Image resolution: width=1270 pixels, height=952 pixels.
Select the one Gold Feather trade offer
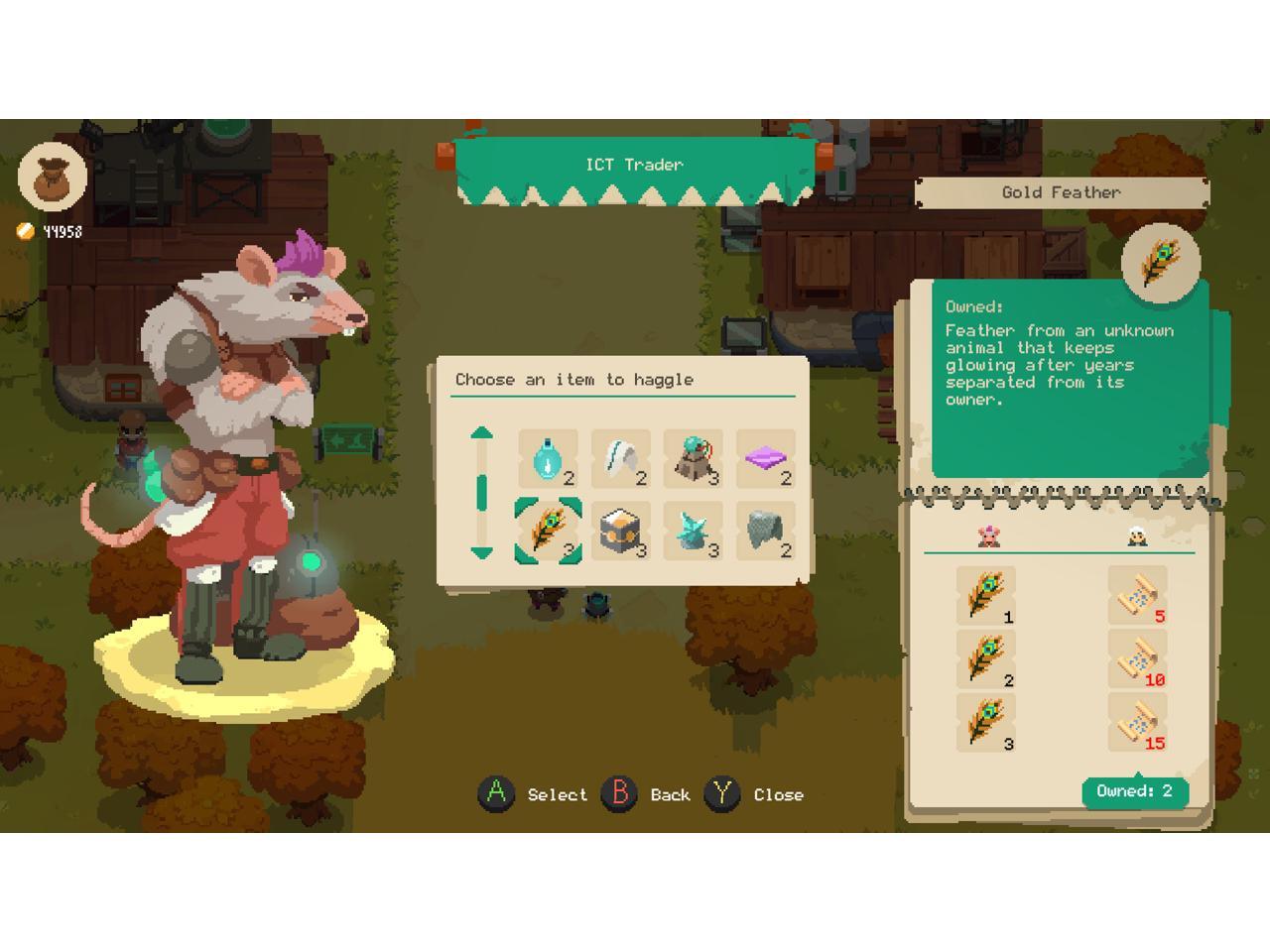[x=986, y=596]
